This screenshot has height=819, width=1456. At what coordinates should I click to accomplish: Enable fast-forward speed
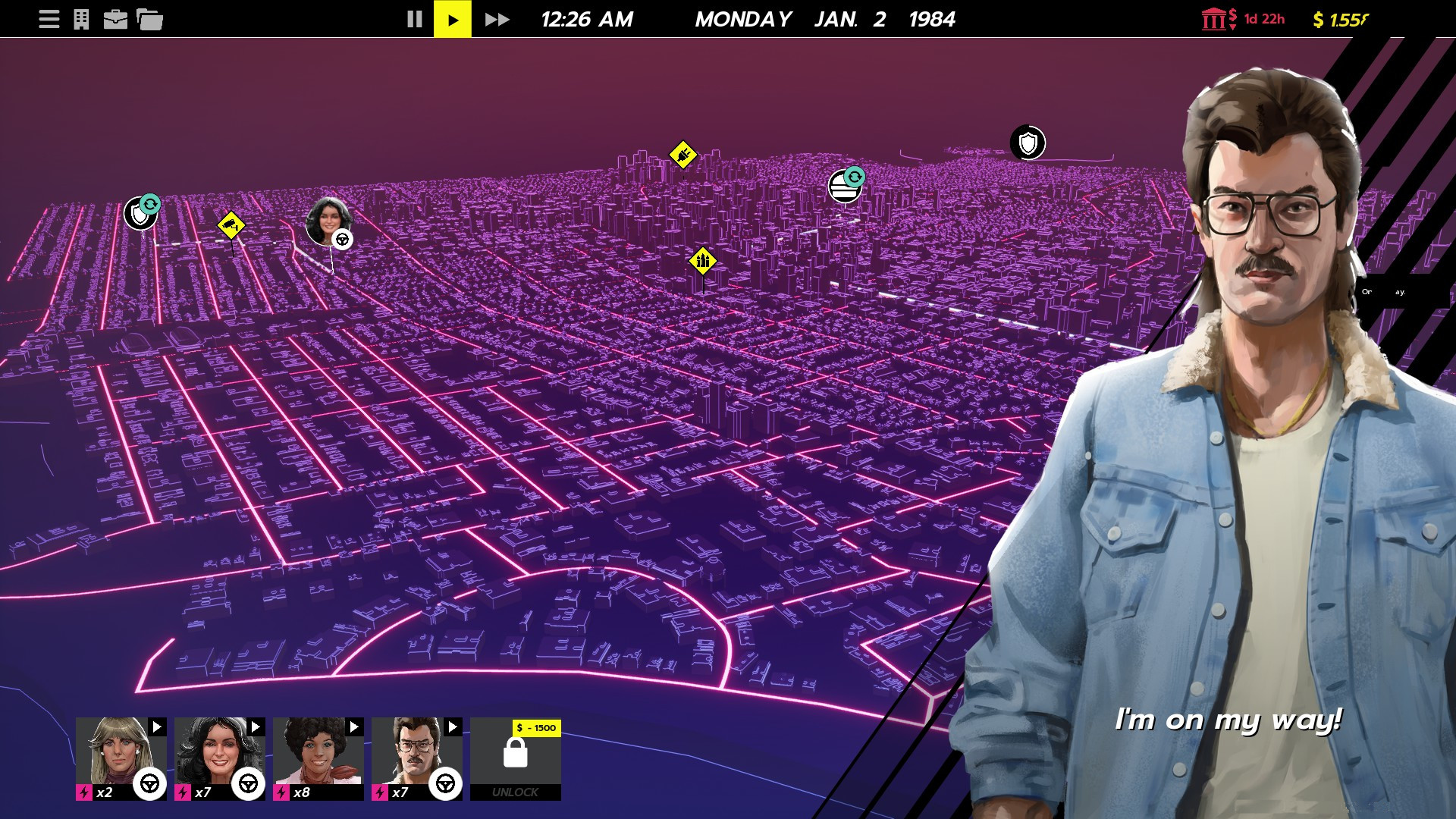(x=497, y=19)
